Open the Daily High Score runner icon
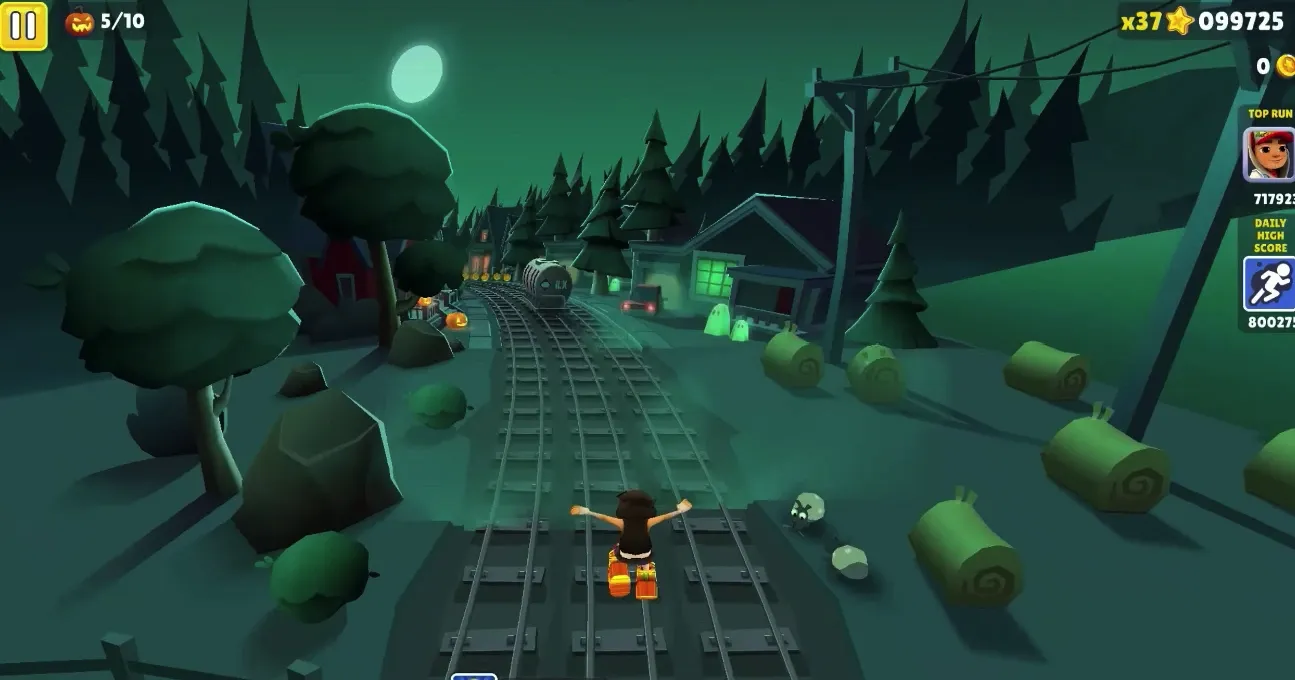Screen dimensions: 1295x680 click(1269, 284)
